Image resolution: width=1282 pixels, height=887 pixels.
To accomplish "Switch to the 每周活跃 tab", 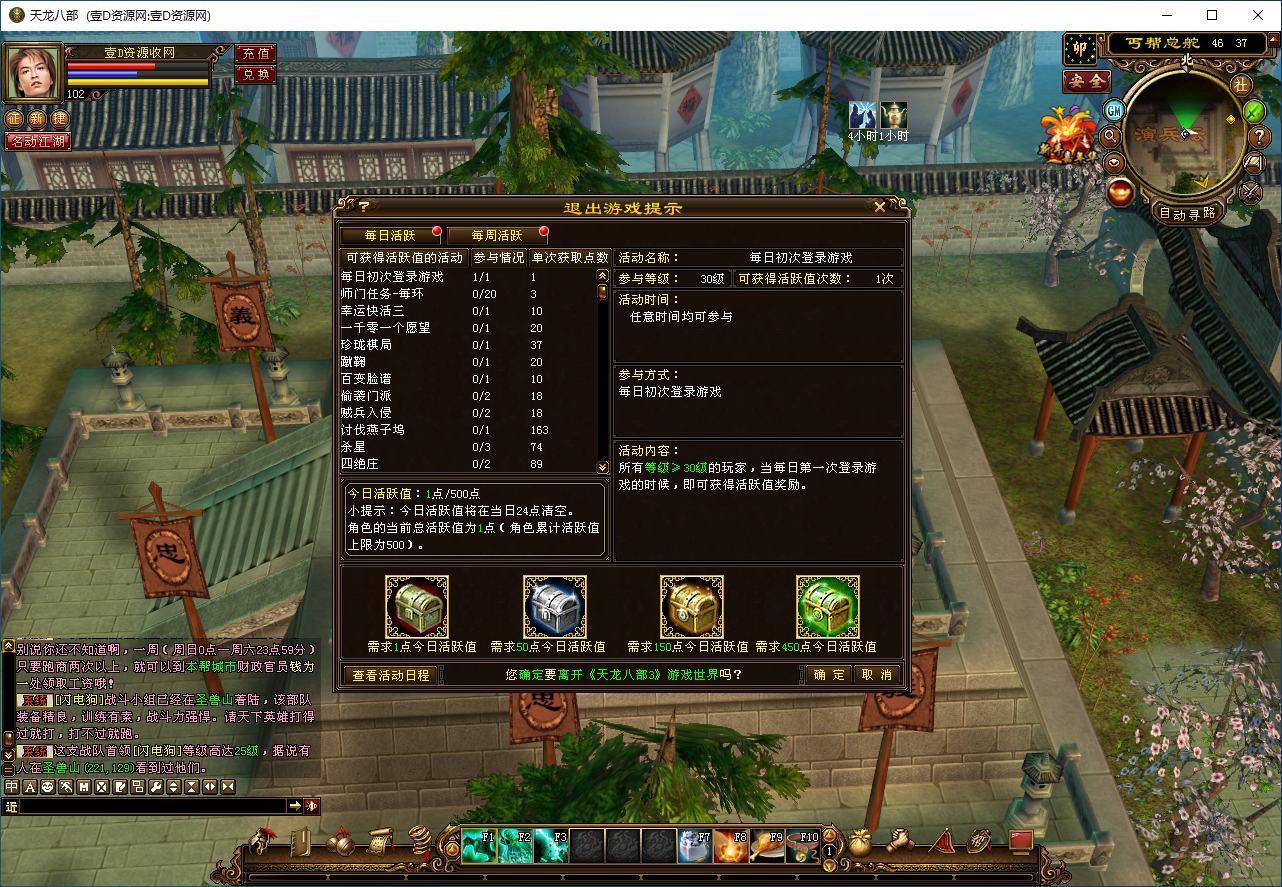I will [497, 235].
